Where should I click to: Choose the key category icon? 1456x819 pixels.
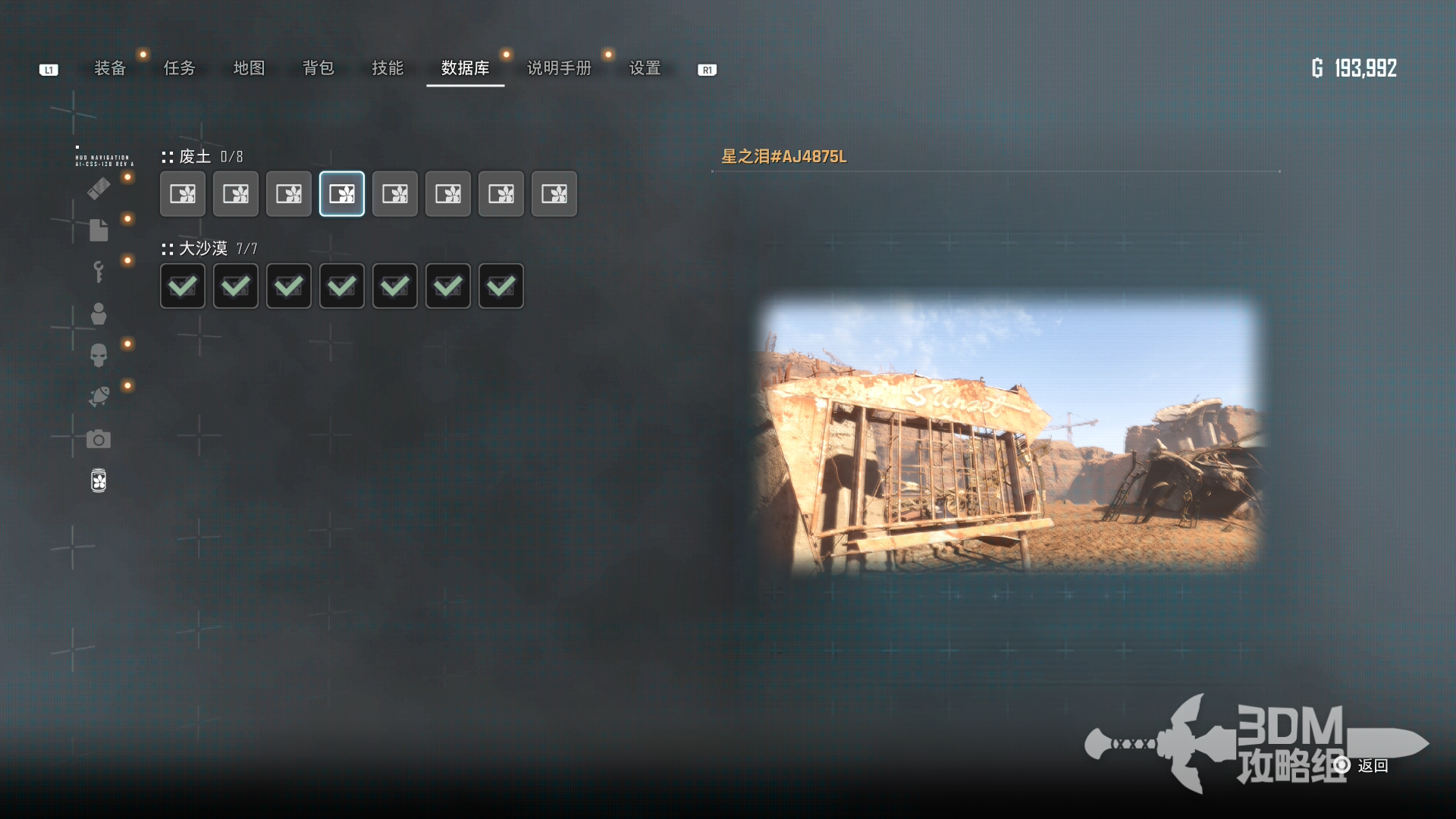tap(99, 271)
